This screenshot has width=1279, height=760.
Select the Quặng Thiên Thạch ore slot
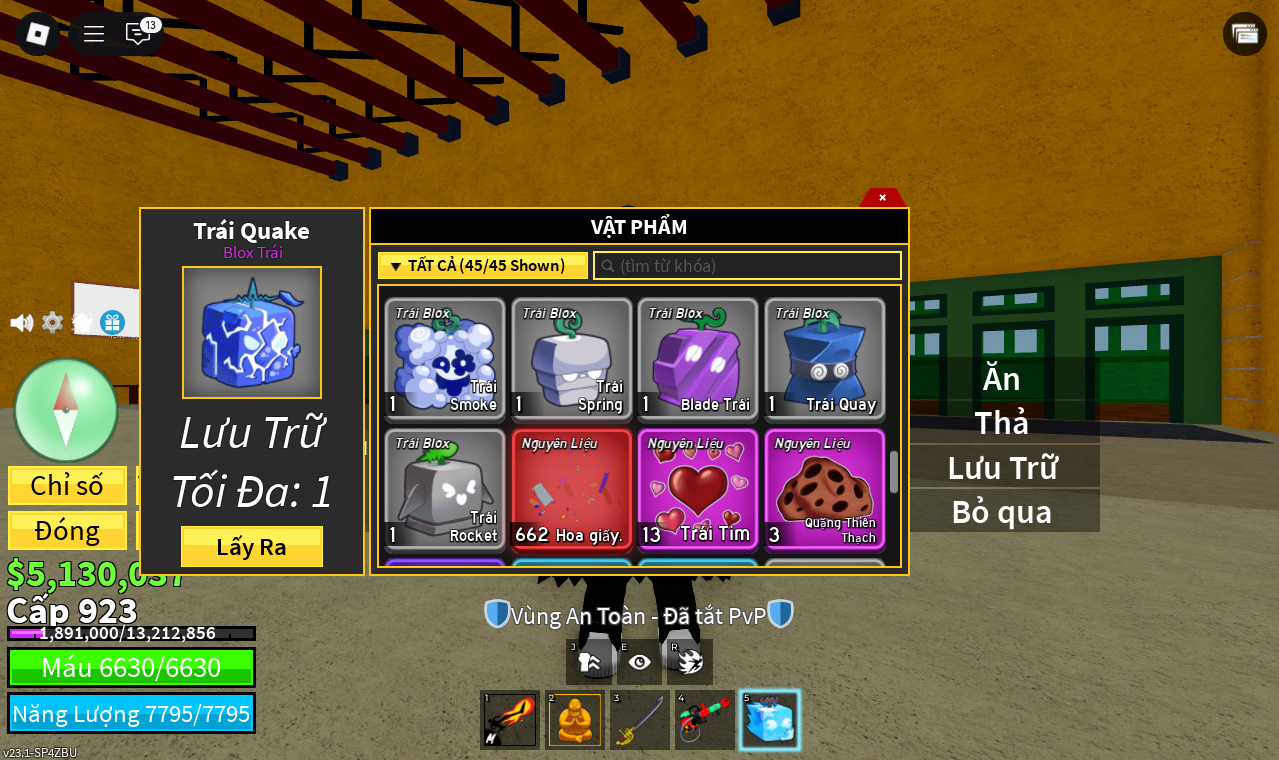[x=825, y=490]
